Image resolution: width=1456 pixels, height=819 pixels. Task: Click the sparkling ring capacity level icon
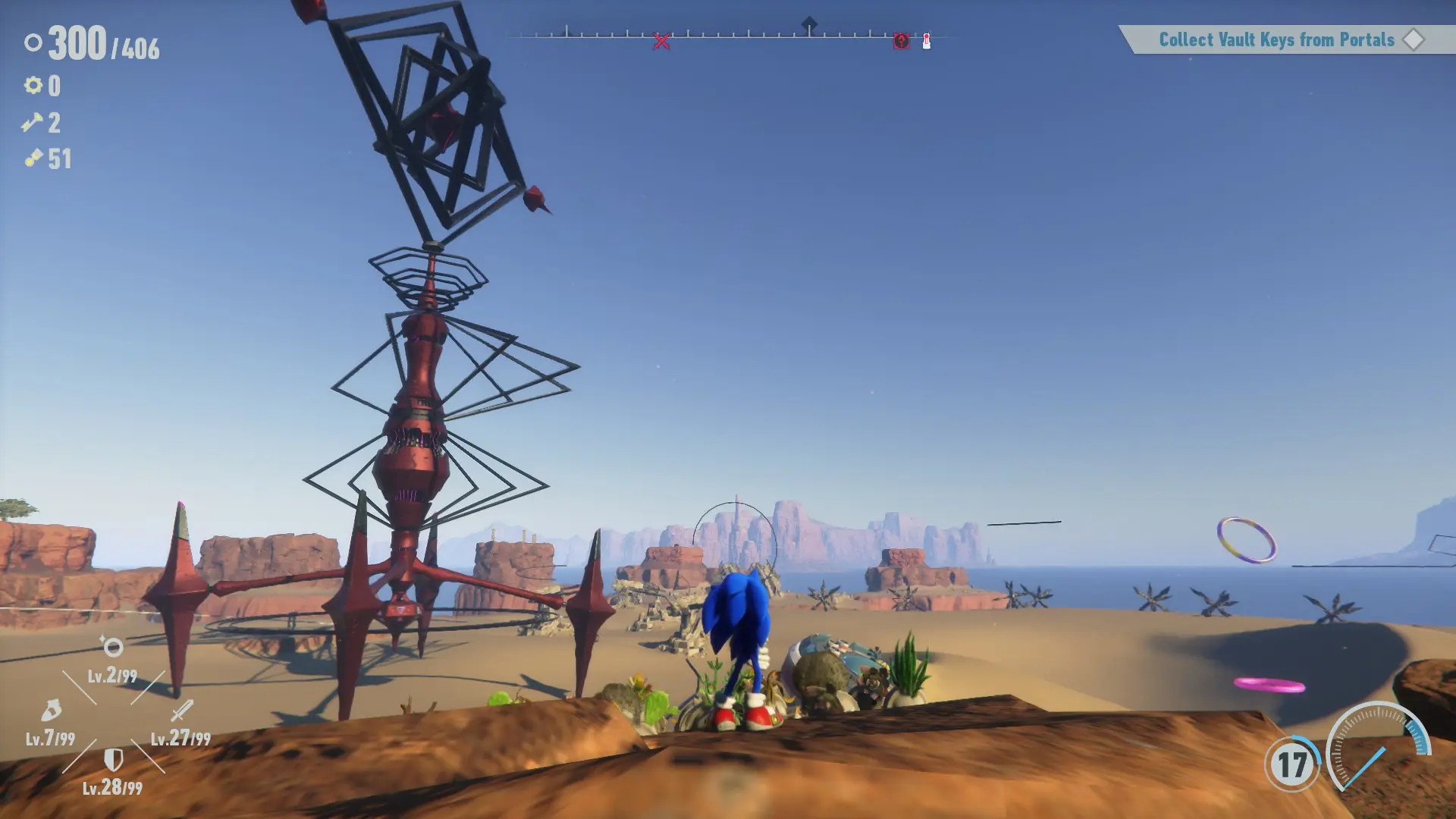(x=112, y=647)
